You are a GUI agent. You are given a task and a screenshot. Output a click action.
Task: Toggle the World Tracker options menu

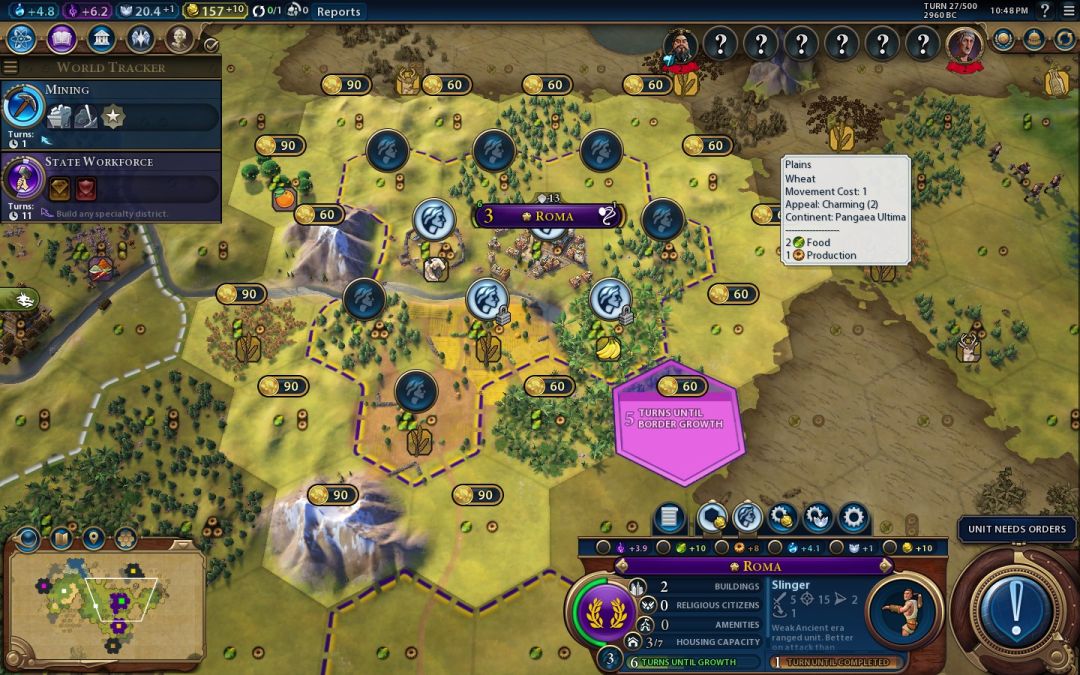11,67
